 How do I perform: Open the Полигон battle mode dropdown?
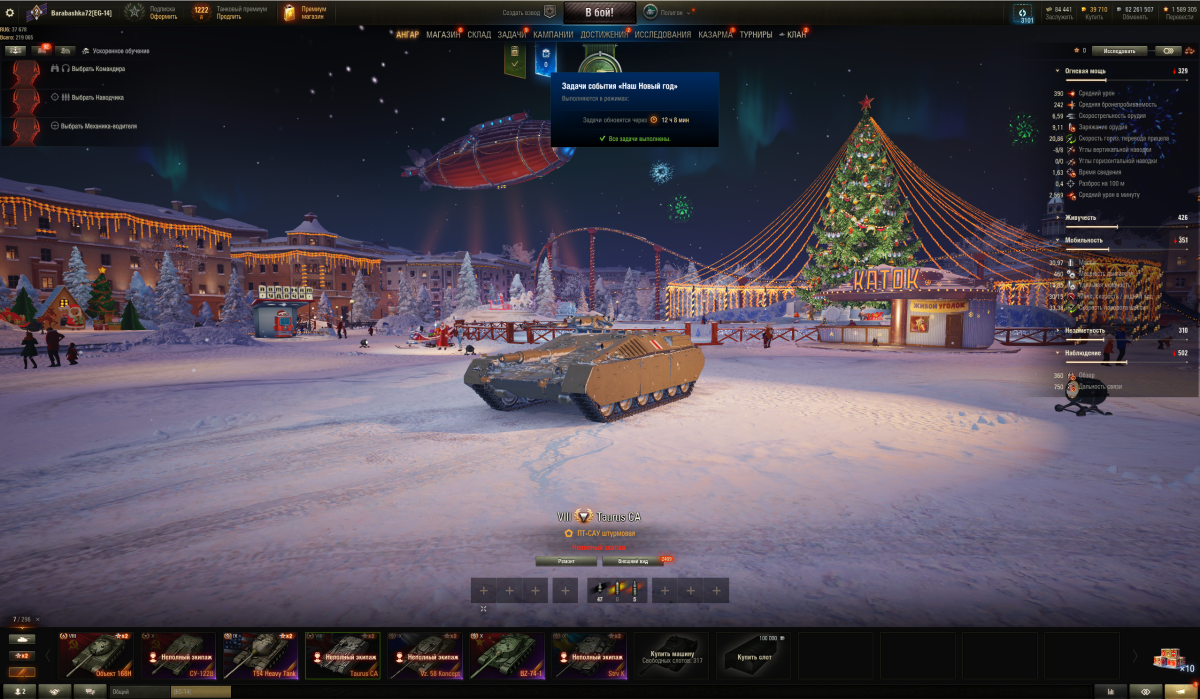665,12
